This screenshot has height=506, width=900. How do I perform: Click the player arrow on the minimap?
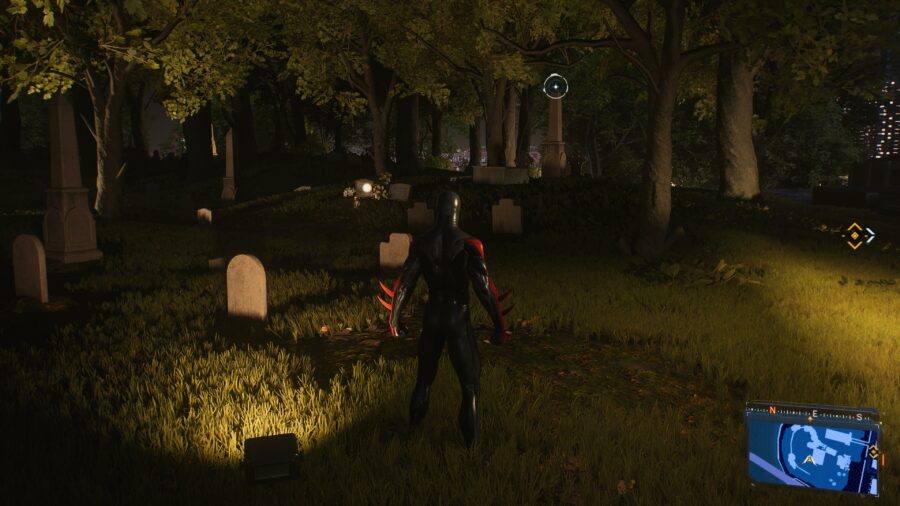coord(809,459)
